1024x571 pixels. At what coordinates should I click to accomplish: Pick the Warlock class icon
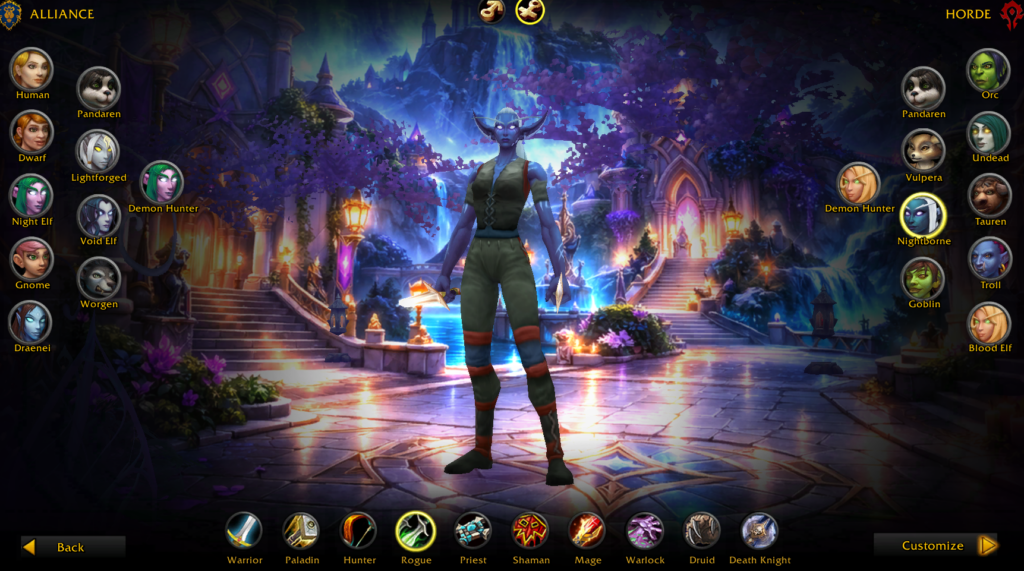[x=645, y=530]
